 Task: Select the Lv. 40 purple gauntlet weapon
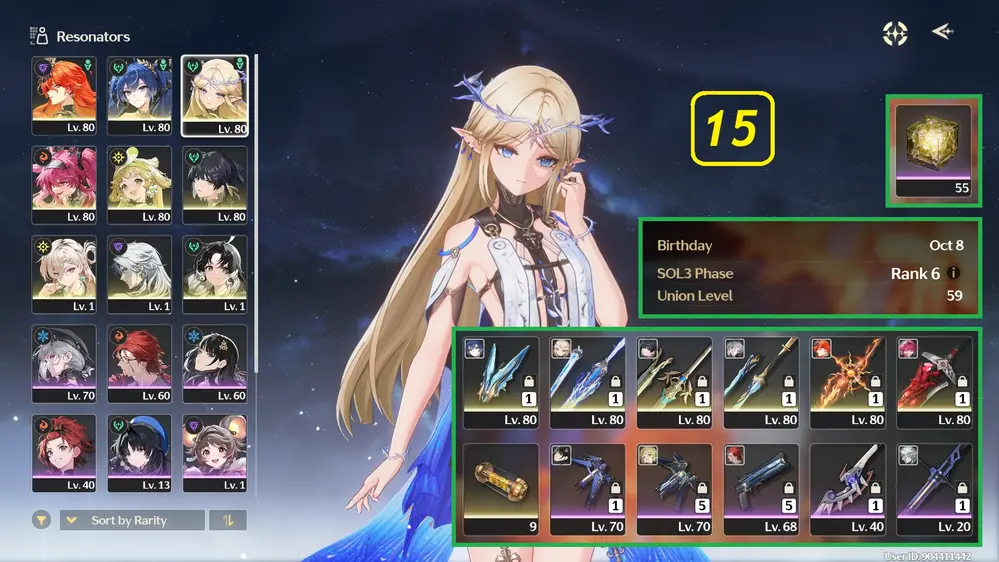point(848,488)
